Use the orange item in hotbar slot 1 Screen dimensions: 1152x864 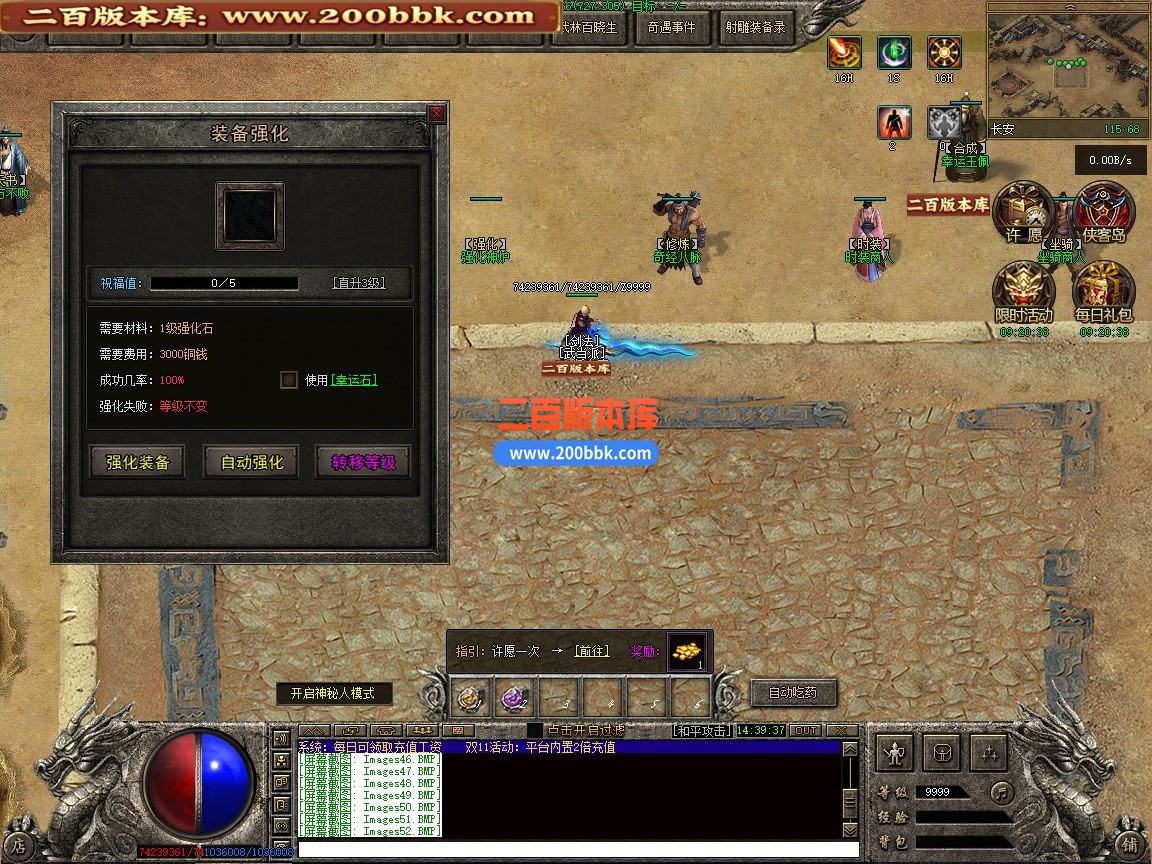[x=472, y=697]
